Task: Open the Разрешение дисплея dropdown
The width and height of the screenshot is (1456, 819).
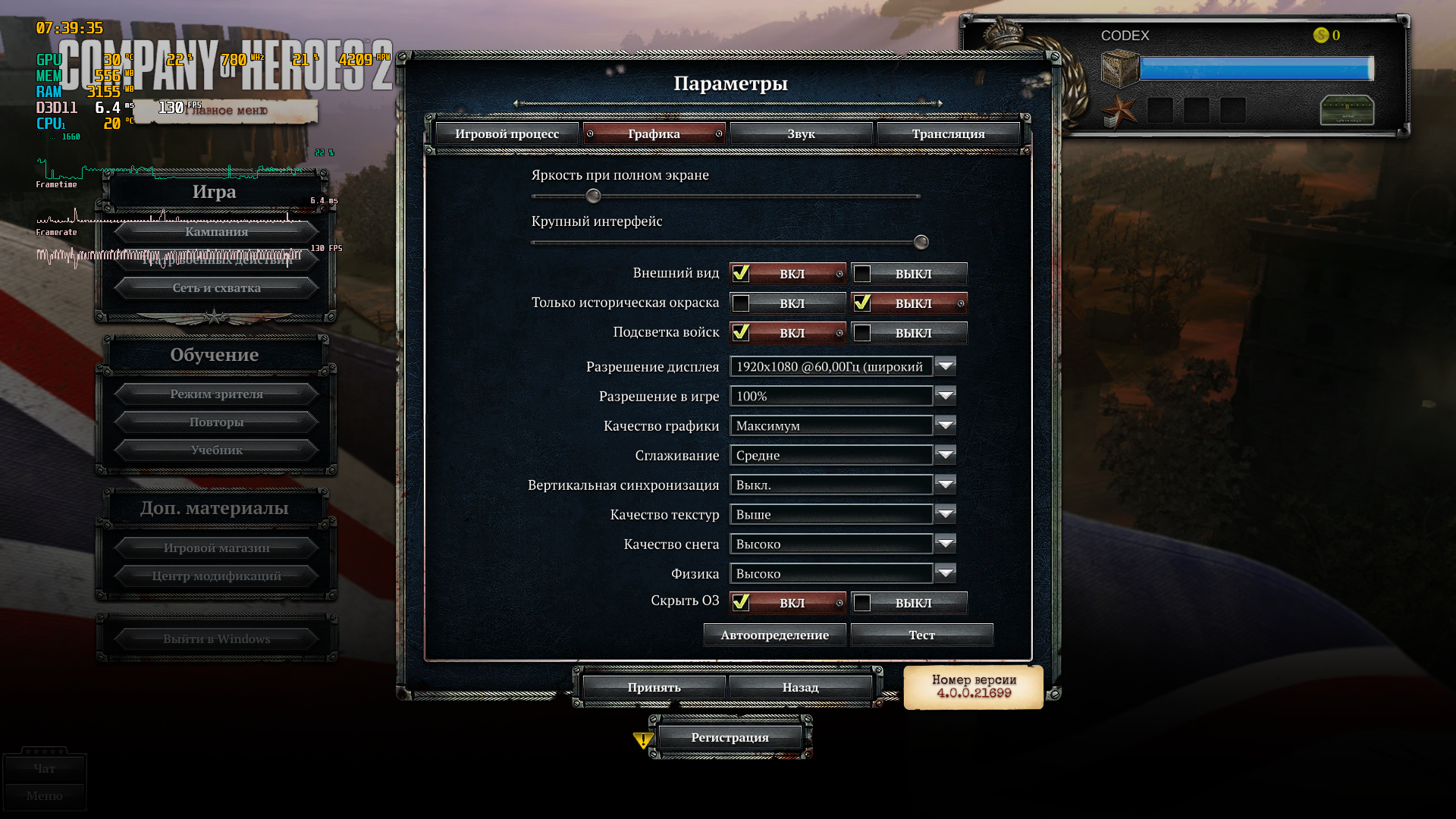Action: pos(945,366)
